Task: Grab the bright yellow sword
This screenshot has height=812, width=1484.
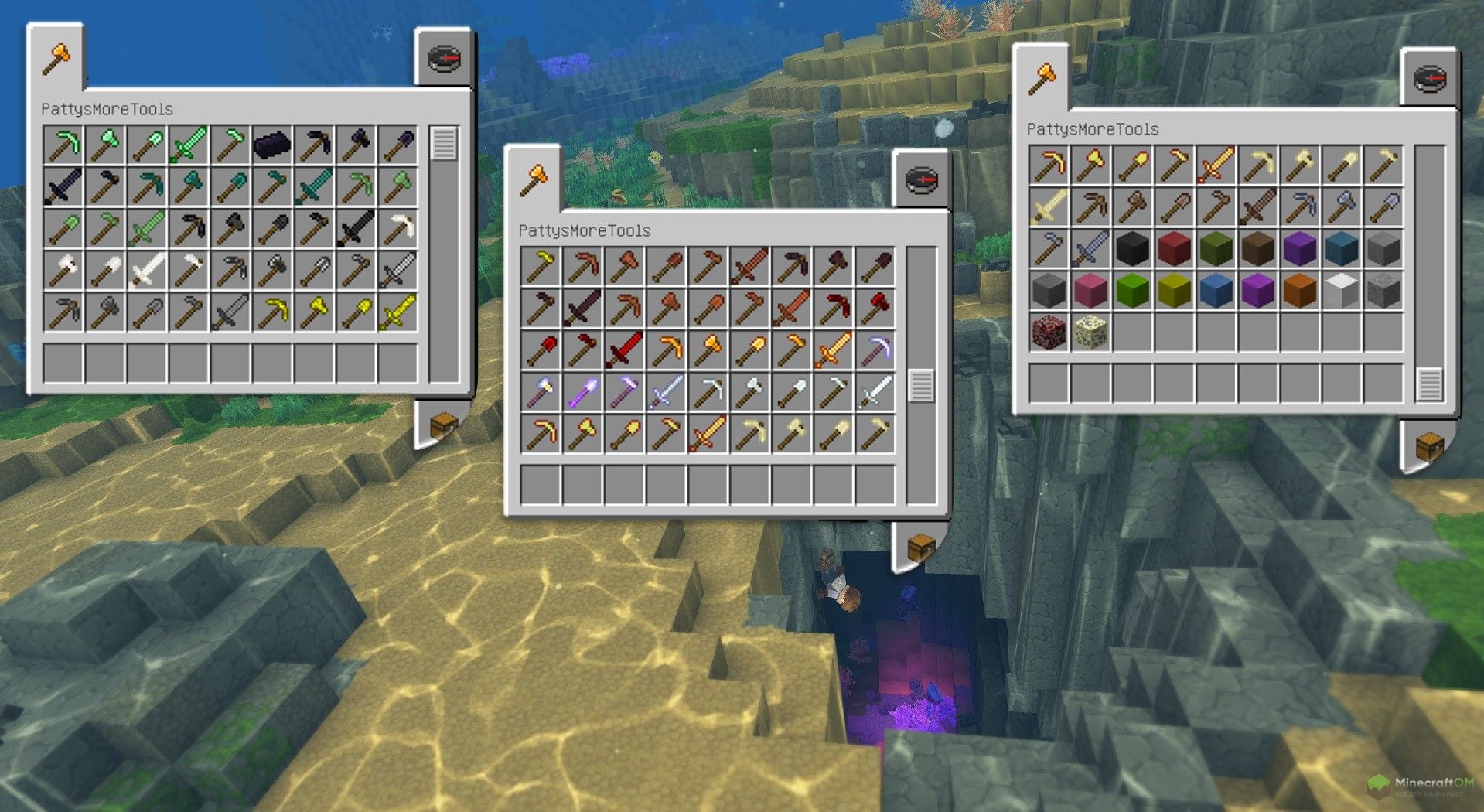Action: pos(397,312)
